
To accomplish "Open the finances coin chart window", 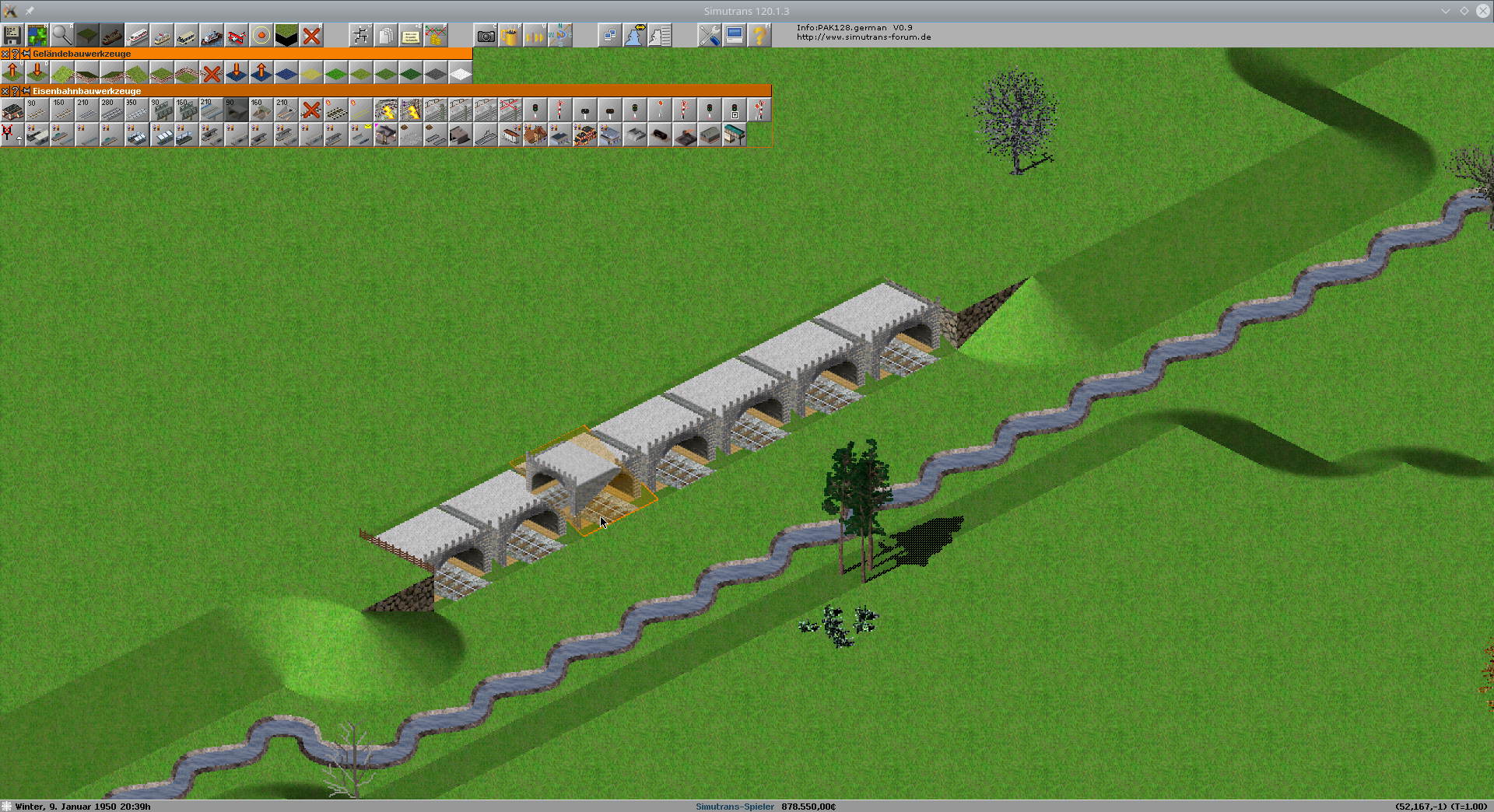I will click(436, 36).
